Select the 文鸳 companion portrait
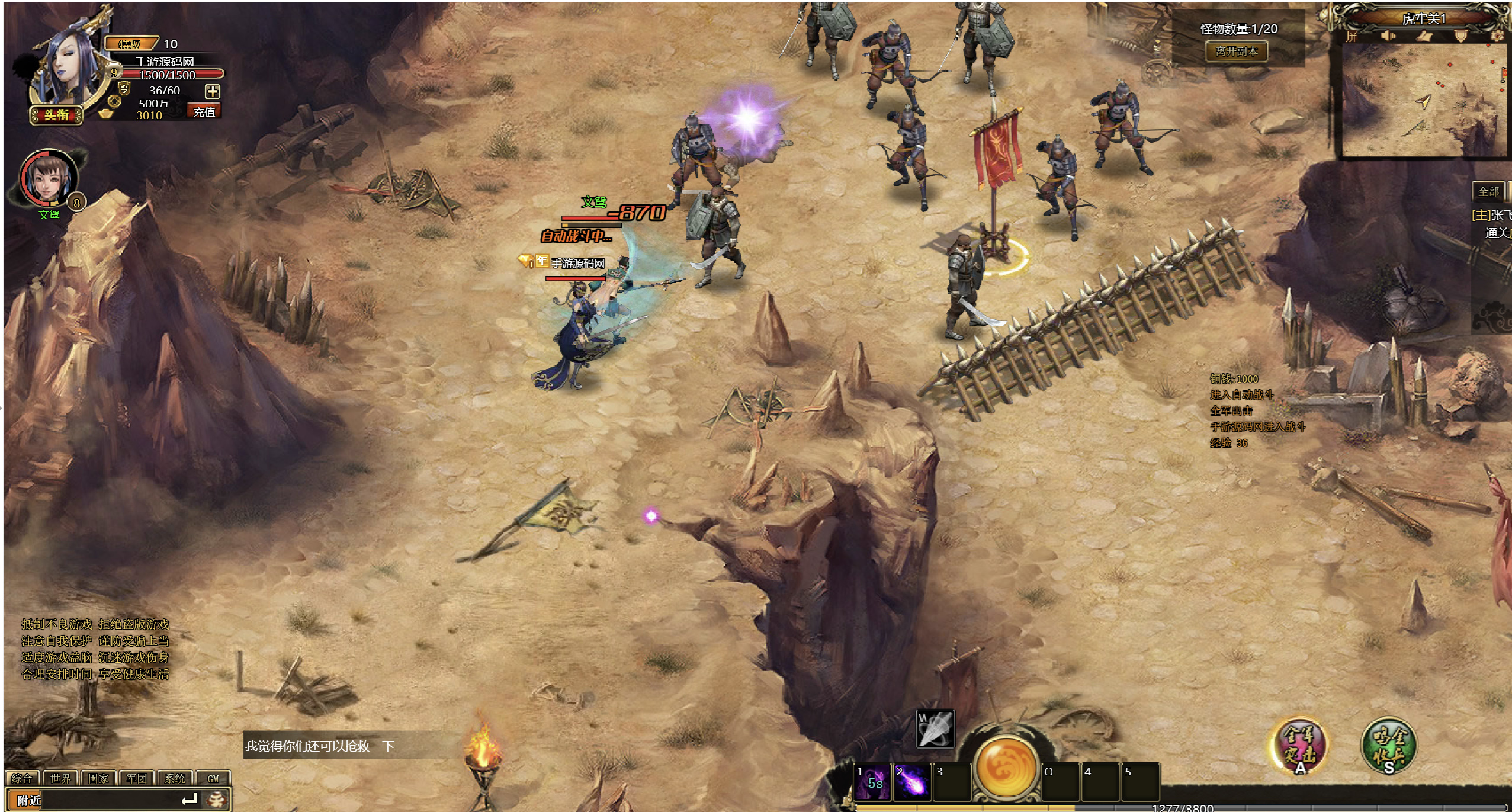Viewport: 1512px width, 812px height. click(49, 179)
